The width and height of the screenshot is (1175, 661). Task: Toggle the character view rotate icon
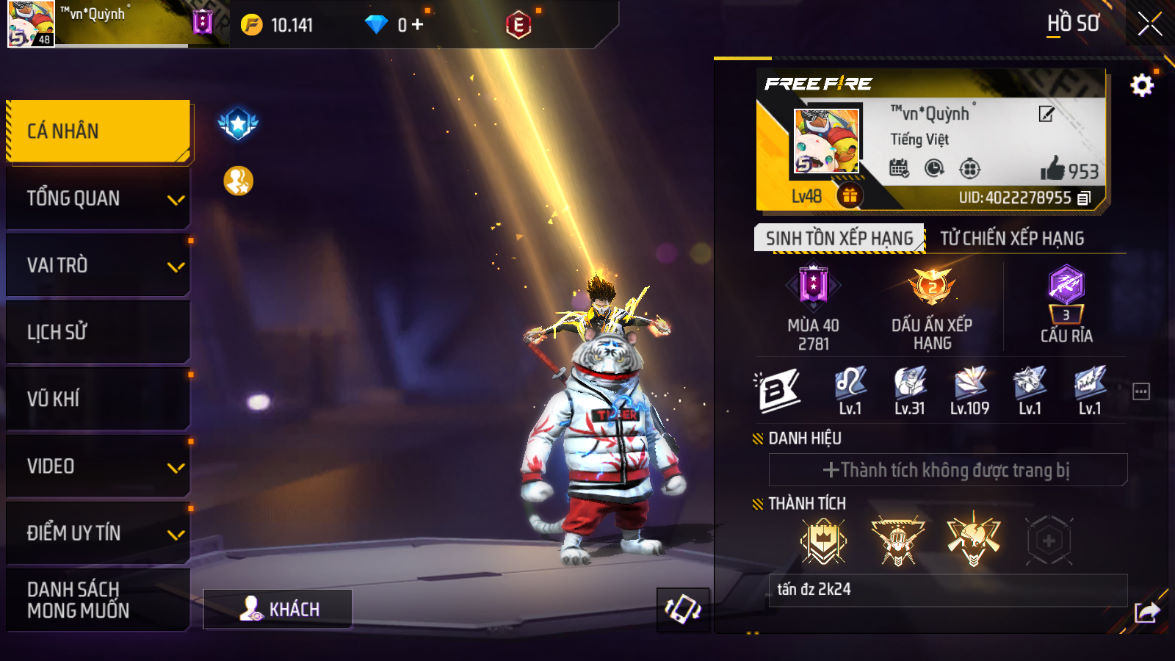[683, 609]
